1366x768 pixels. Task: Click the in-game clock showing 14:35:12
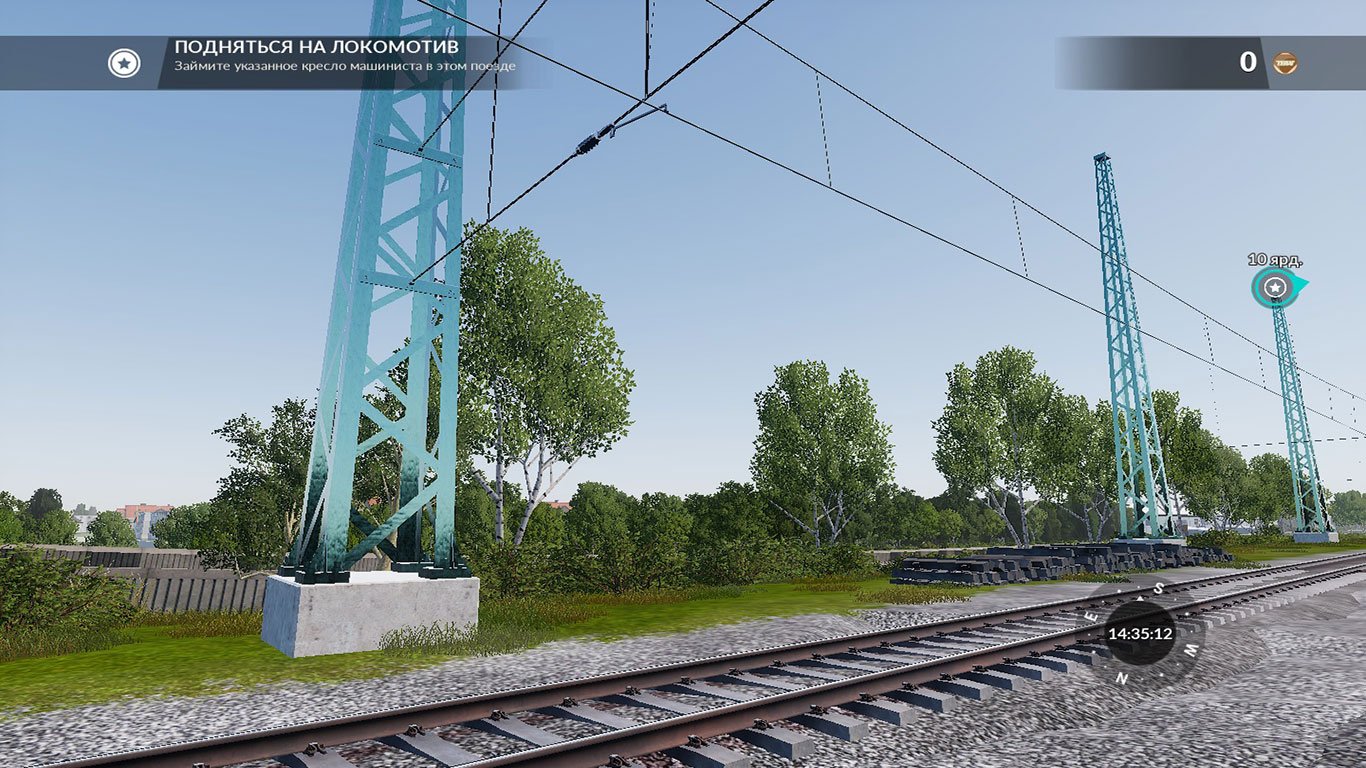point(1142,634)
